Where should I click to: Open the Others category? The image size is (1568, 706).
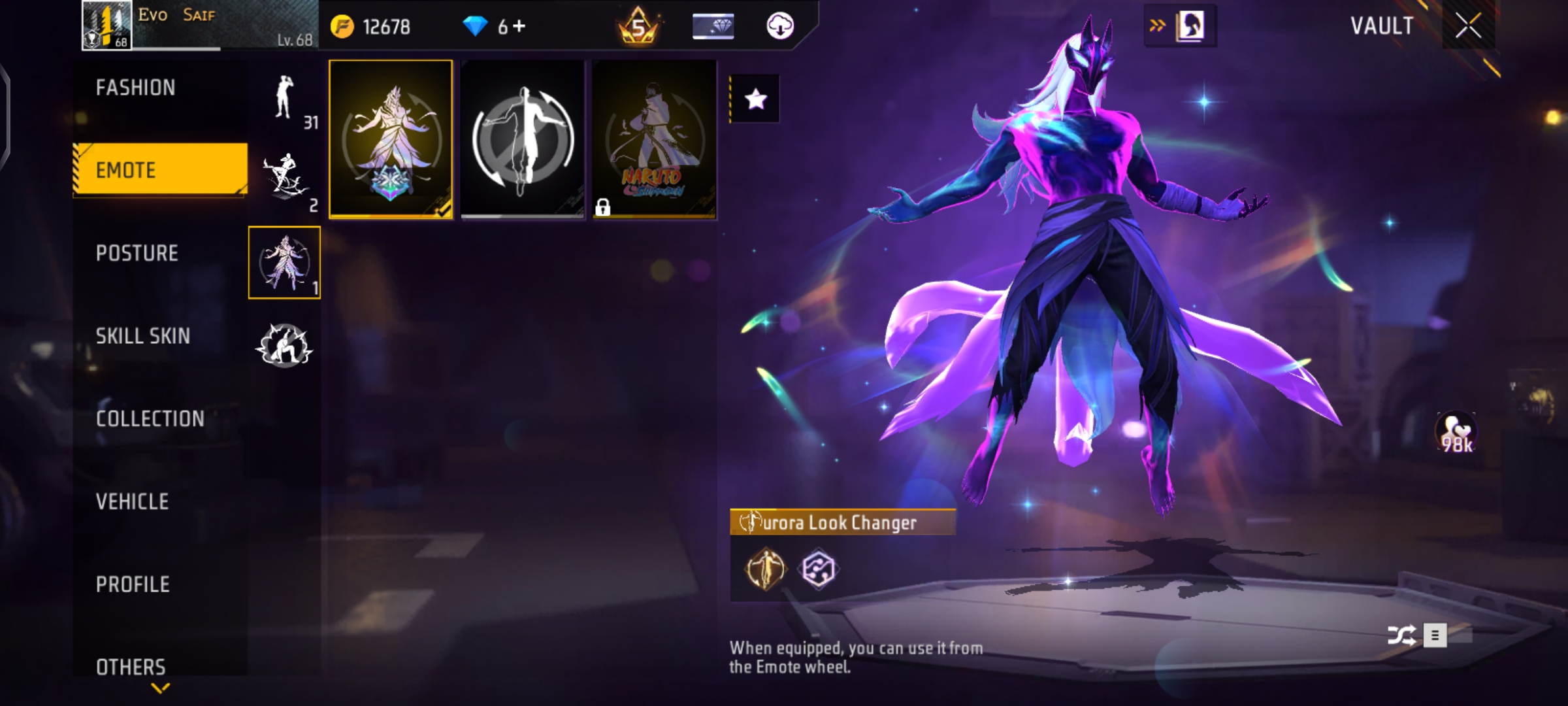click(131, 666)
